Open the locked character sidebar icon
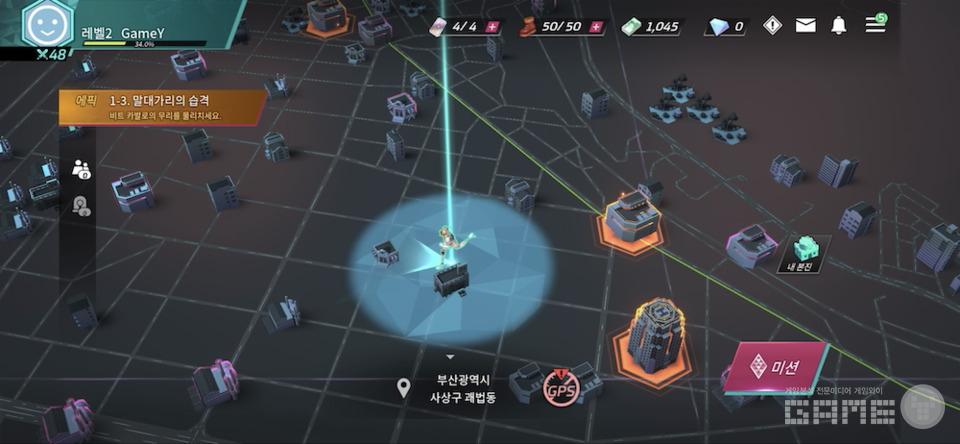The width and height of the screenshot is (960, 444). [82, 206]
